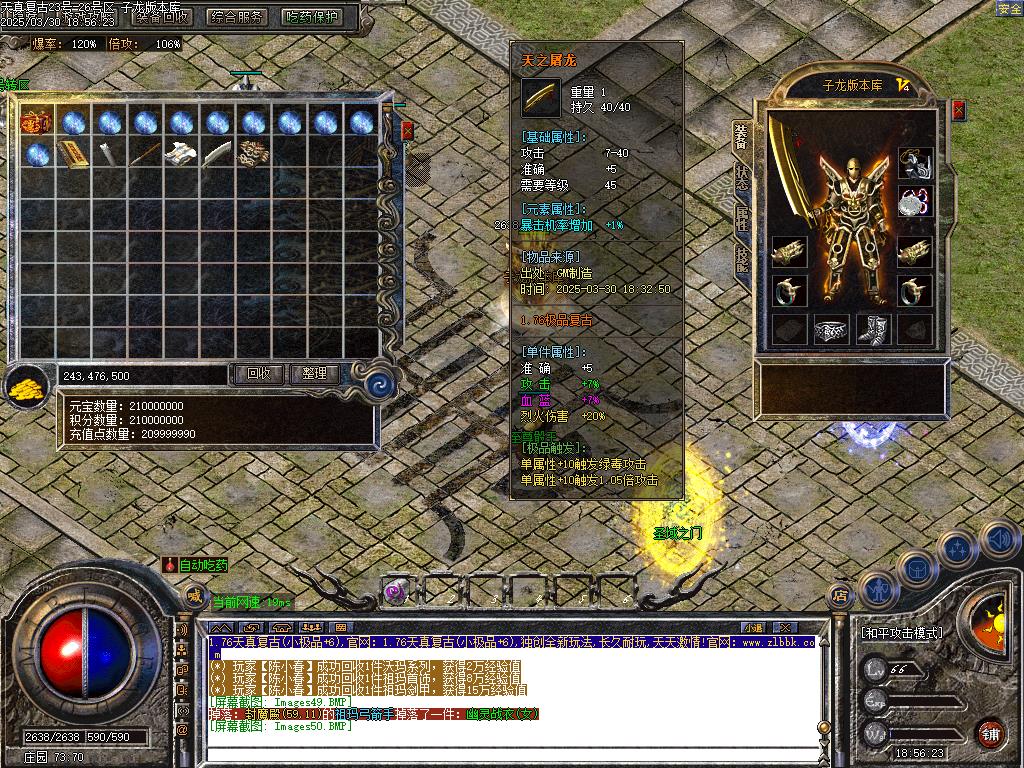
Task: Select the red treasure chest in the bag
Action: pyautogui.click(x=36, y=123)
